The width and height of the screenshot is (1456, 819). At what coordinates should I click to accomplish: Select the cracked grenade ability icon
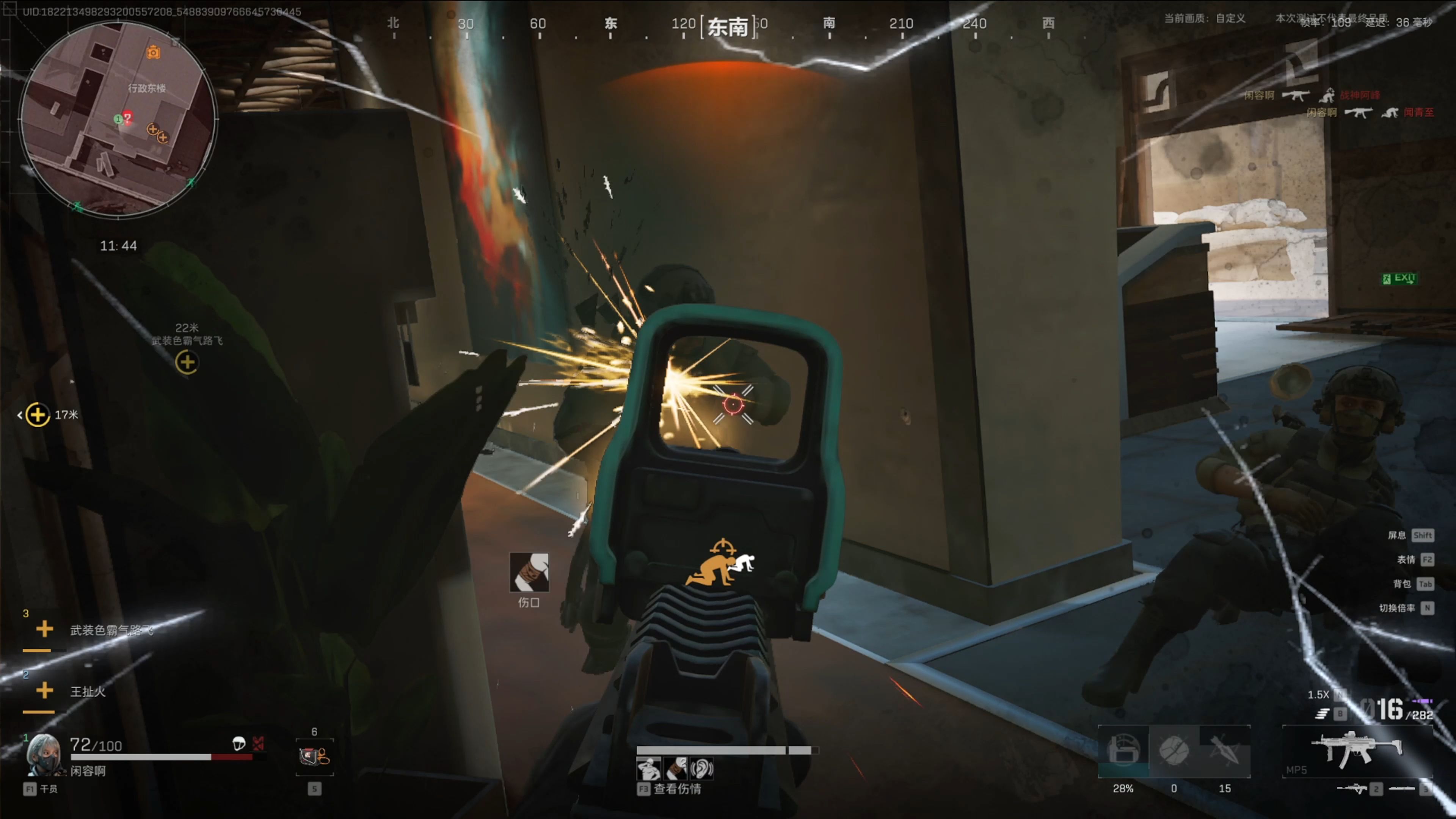pos(1174,751)
